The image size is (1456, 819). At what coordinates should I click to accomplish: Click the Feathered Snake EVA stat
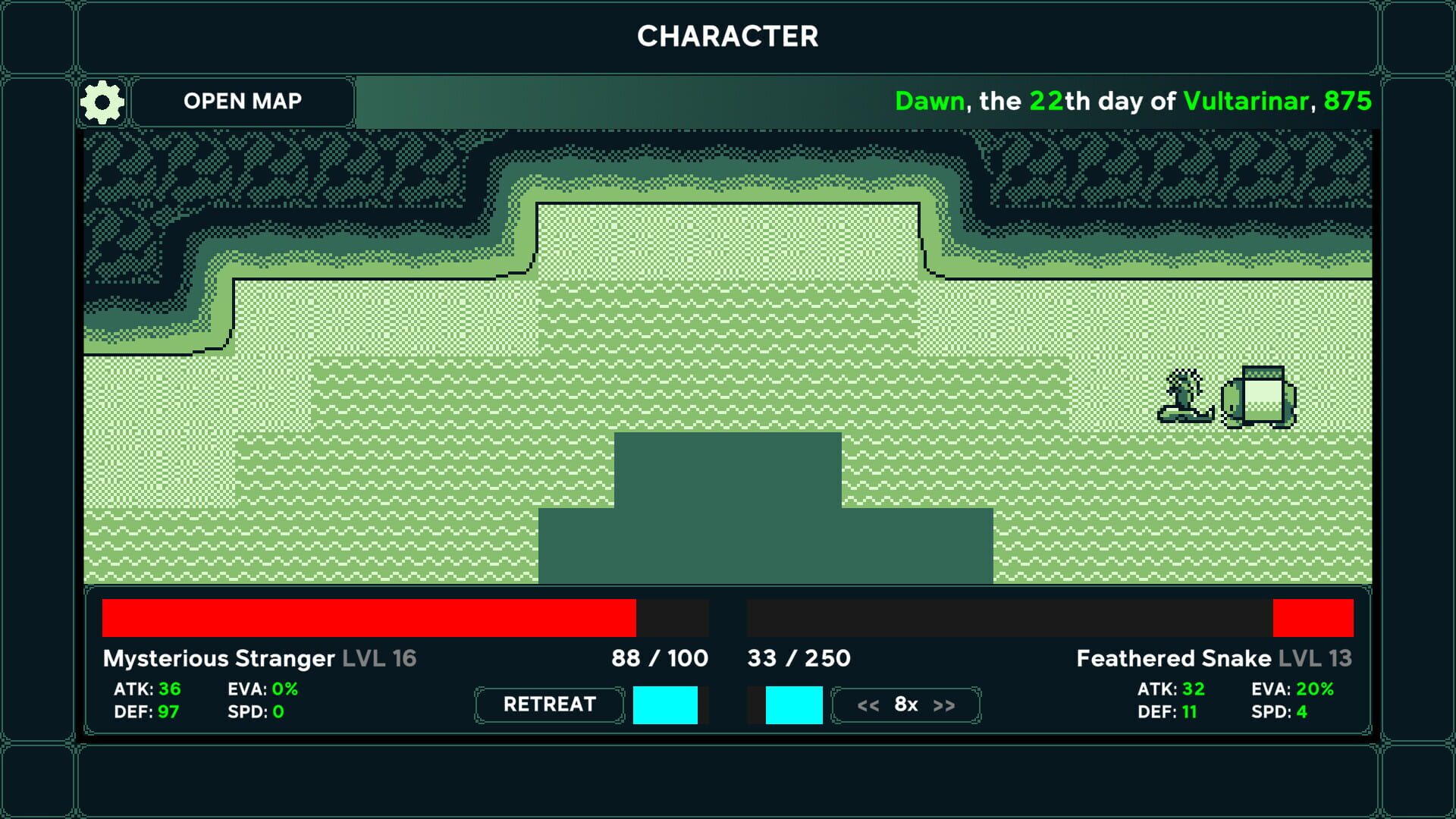click(x=1293, y=689)
